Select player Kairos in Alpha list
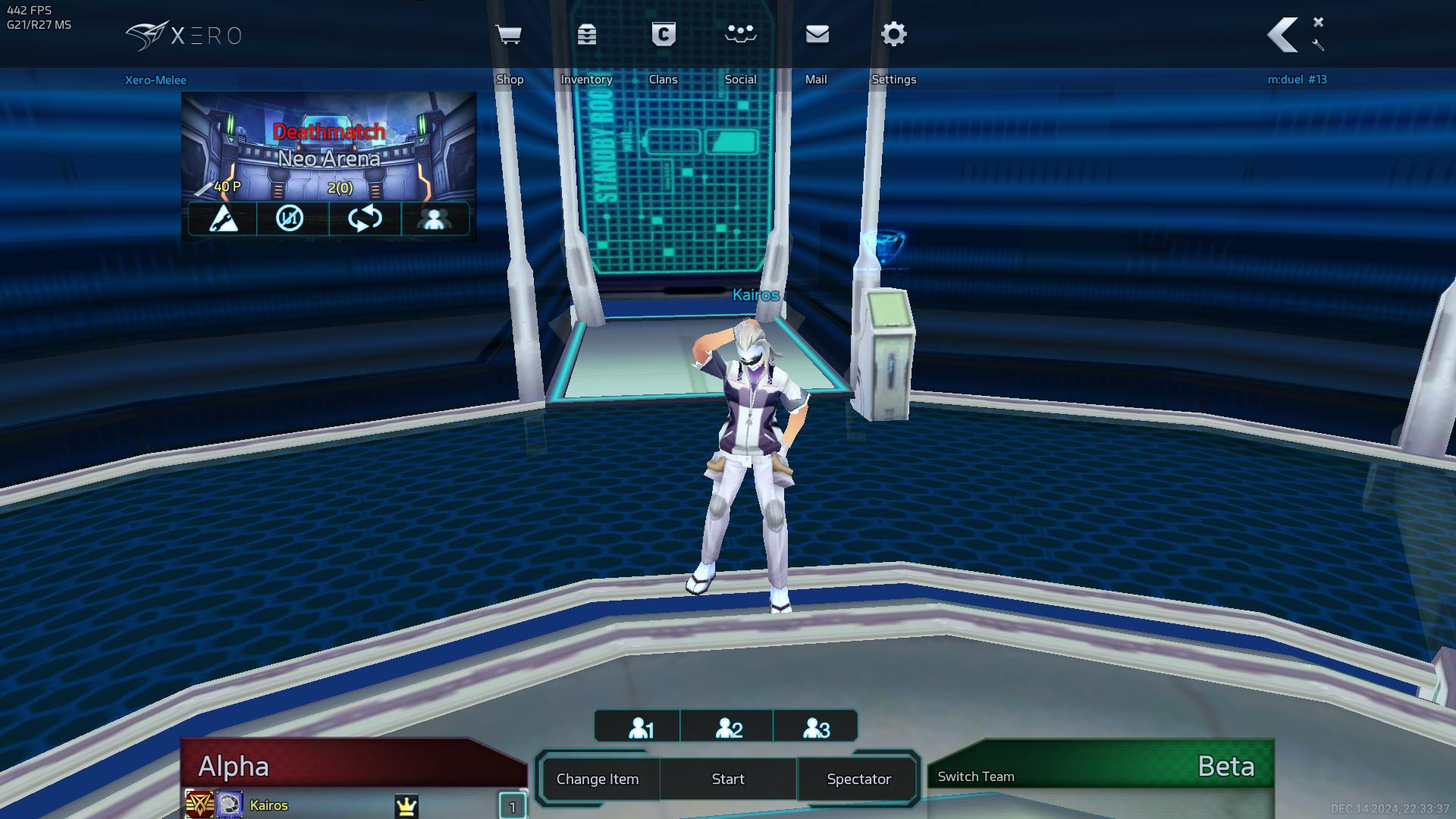The image size is (1456, 819). click(x=269, y=805)
